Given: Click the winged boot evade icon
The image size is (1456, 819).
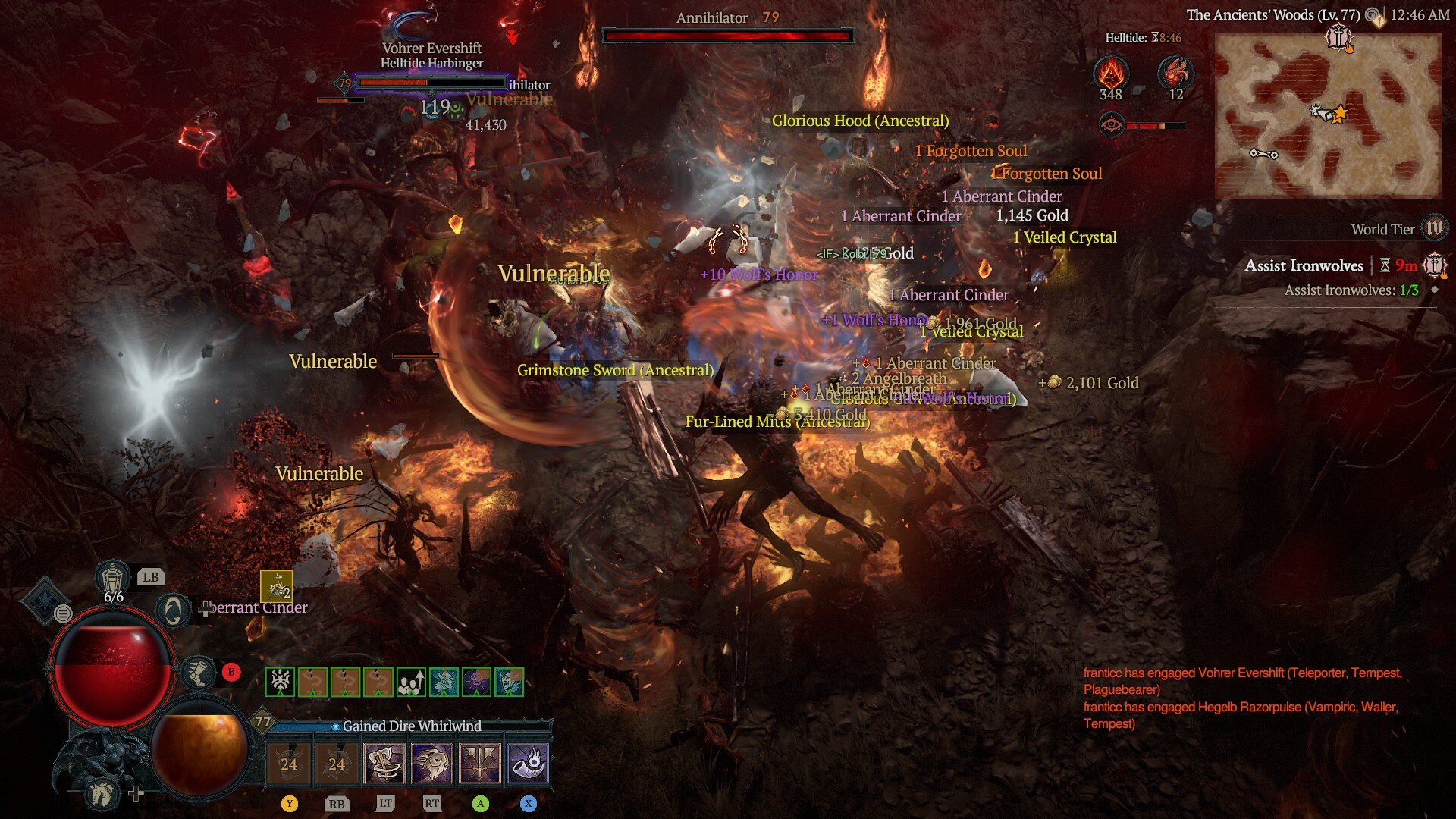Looking at the screenshot, I should [x=199, y=673].
